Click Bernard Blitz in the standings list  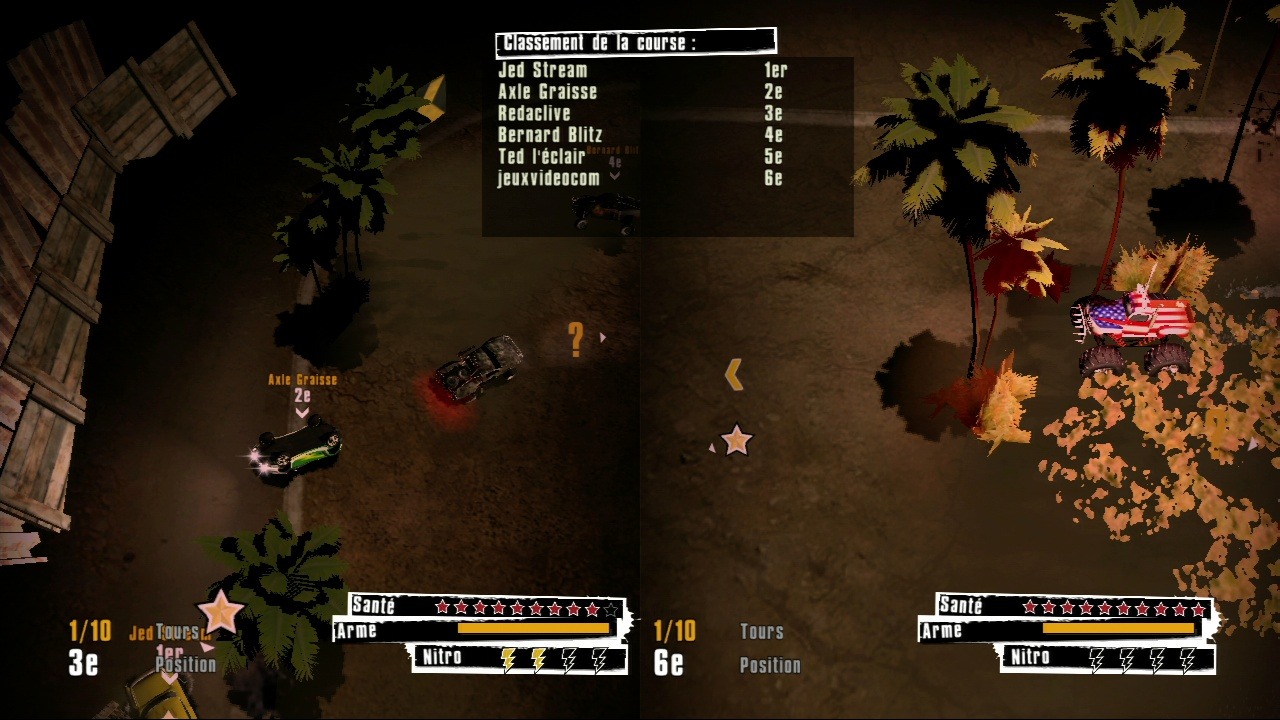pos(550,135)
